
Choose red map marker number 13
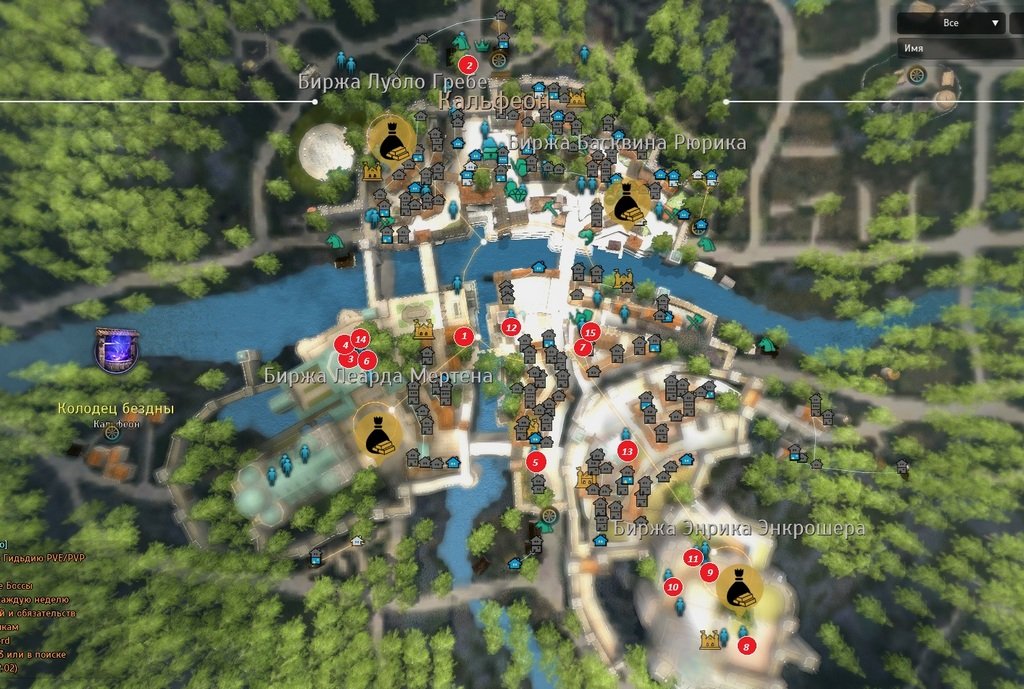(x=627, y=452)
